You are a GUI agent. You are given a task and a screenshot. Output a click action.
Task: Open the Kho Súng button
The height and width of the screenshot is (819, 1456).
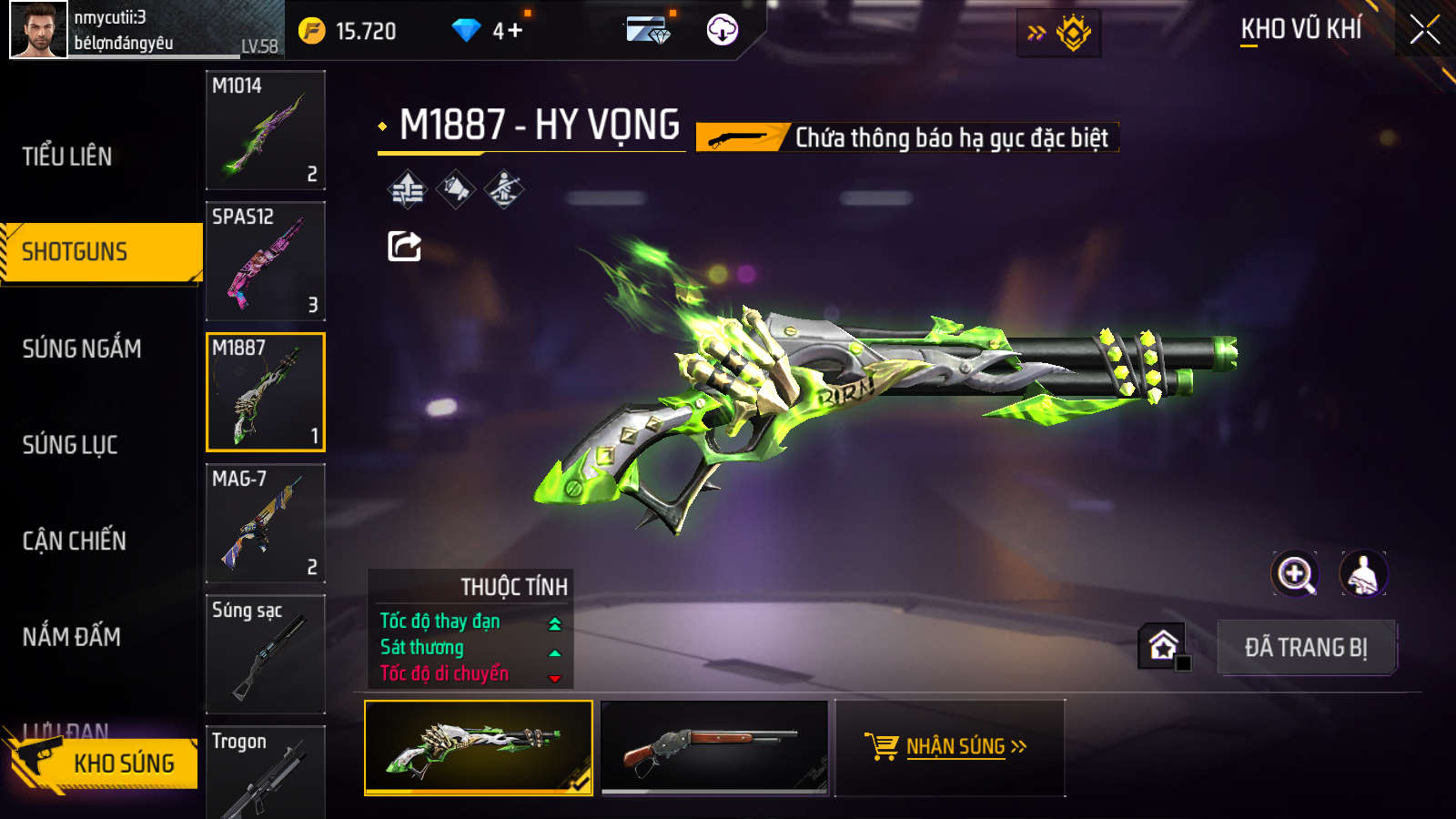coord(105,763)
